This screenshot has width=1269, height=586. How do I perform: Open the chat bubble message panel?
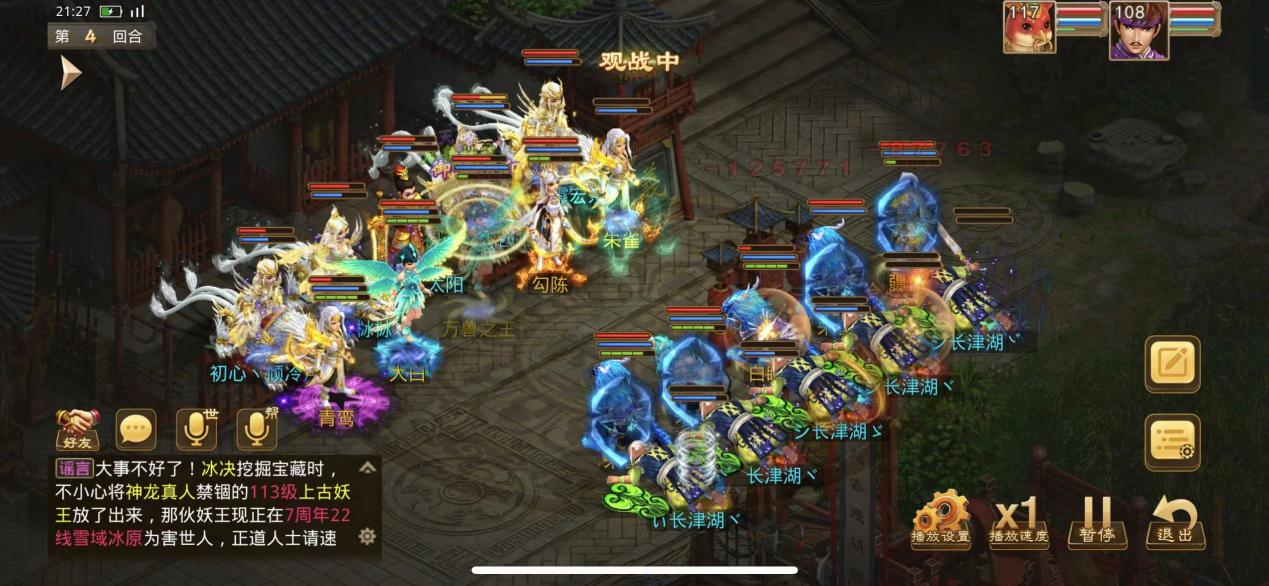pyautogui.click(x=136, y=428)
